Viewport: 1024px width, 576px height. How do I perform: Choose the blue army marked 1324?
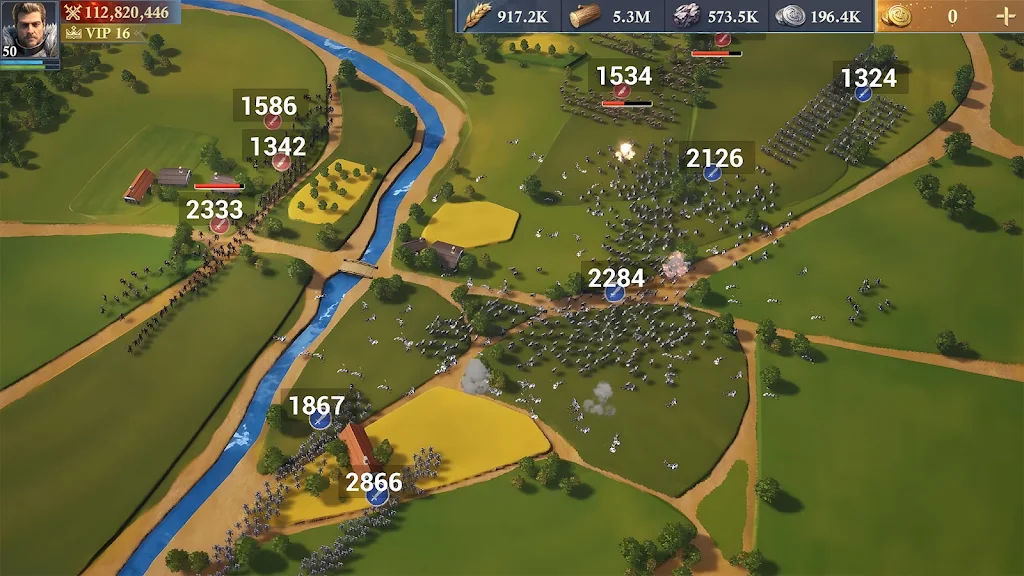click(x=864, y=93)
